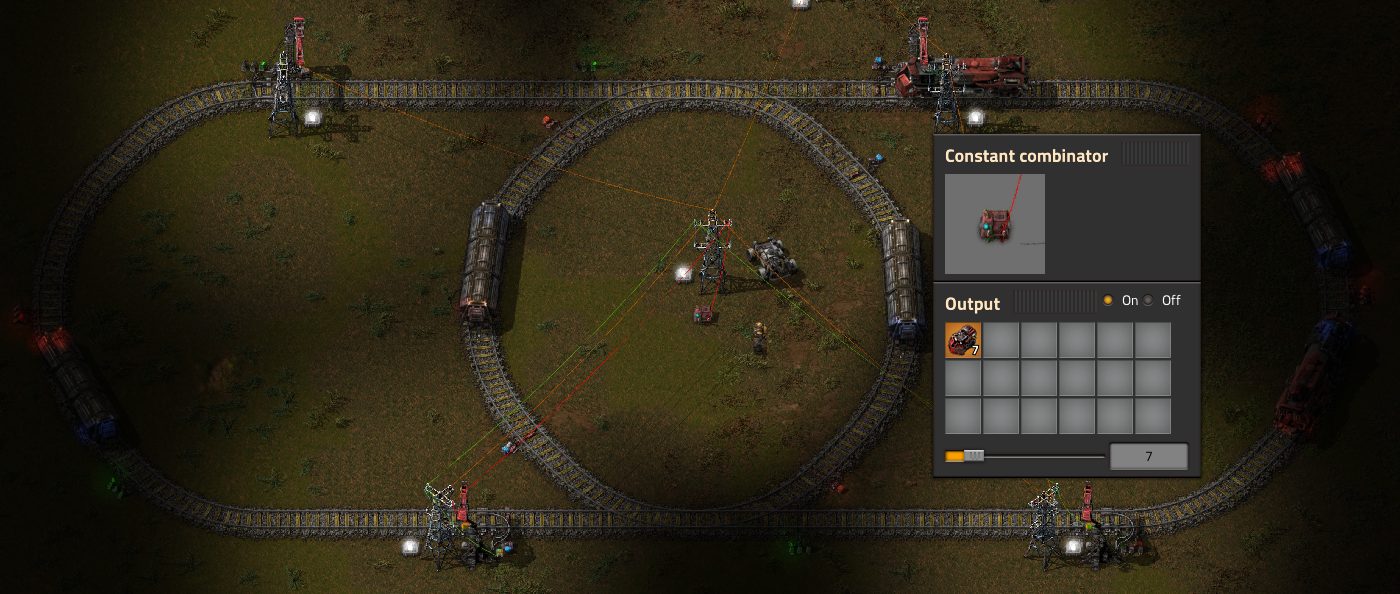Click the signal count slider handle

pos(973,456)
